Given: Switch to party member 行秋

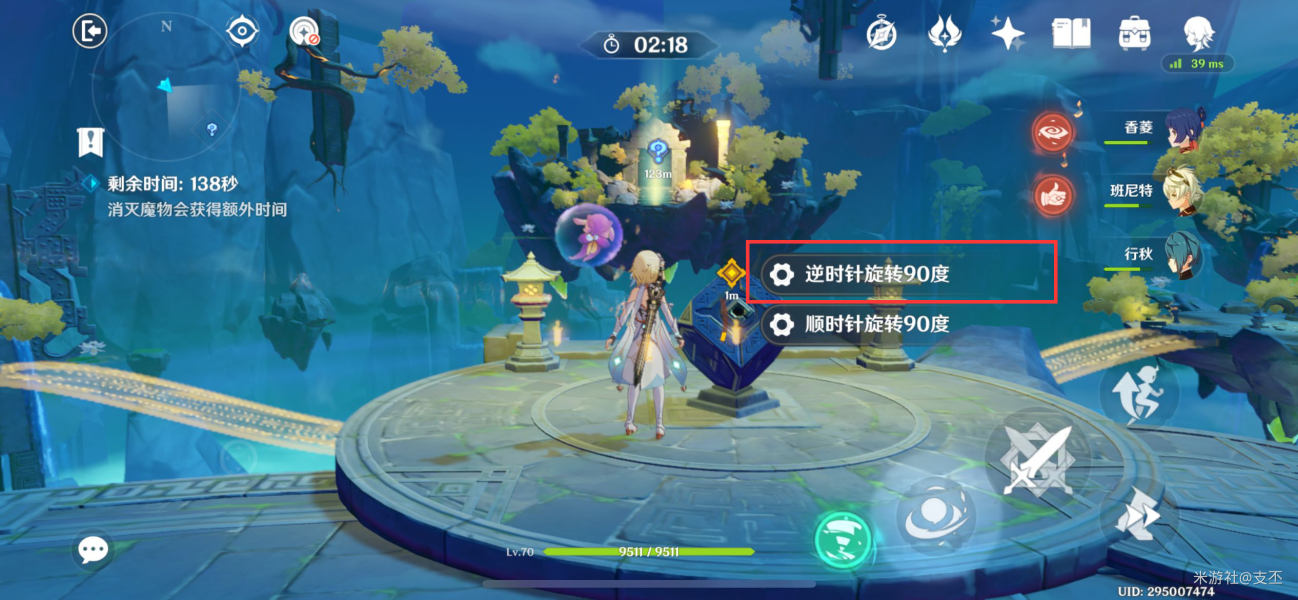Looking at the screenshot, I should coord(1182,255).
